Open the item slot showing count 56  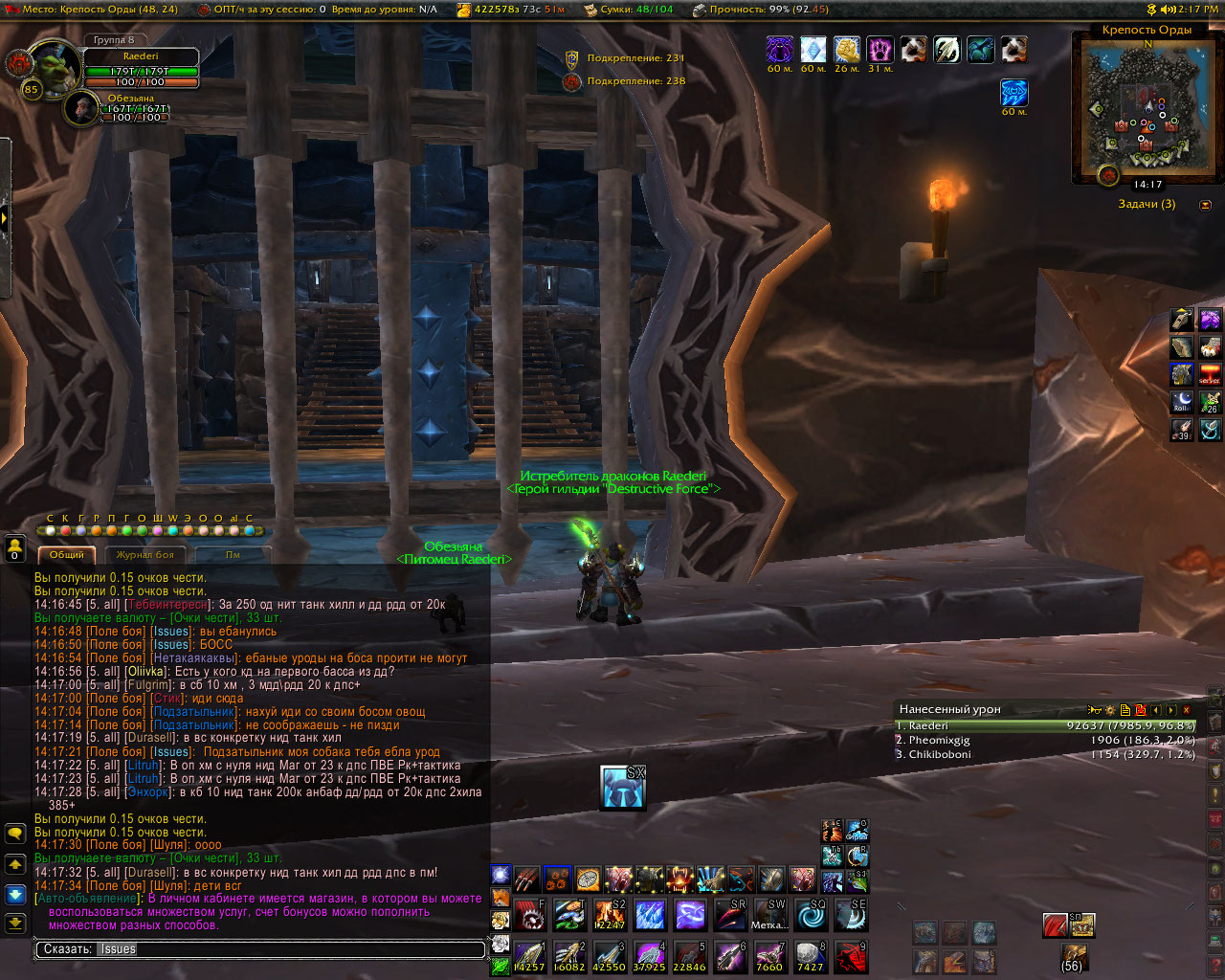[x=1073, y=955]
